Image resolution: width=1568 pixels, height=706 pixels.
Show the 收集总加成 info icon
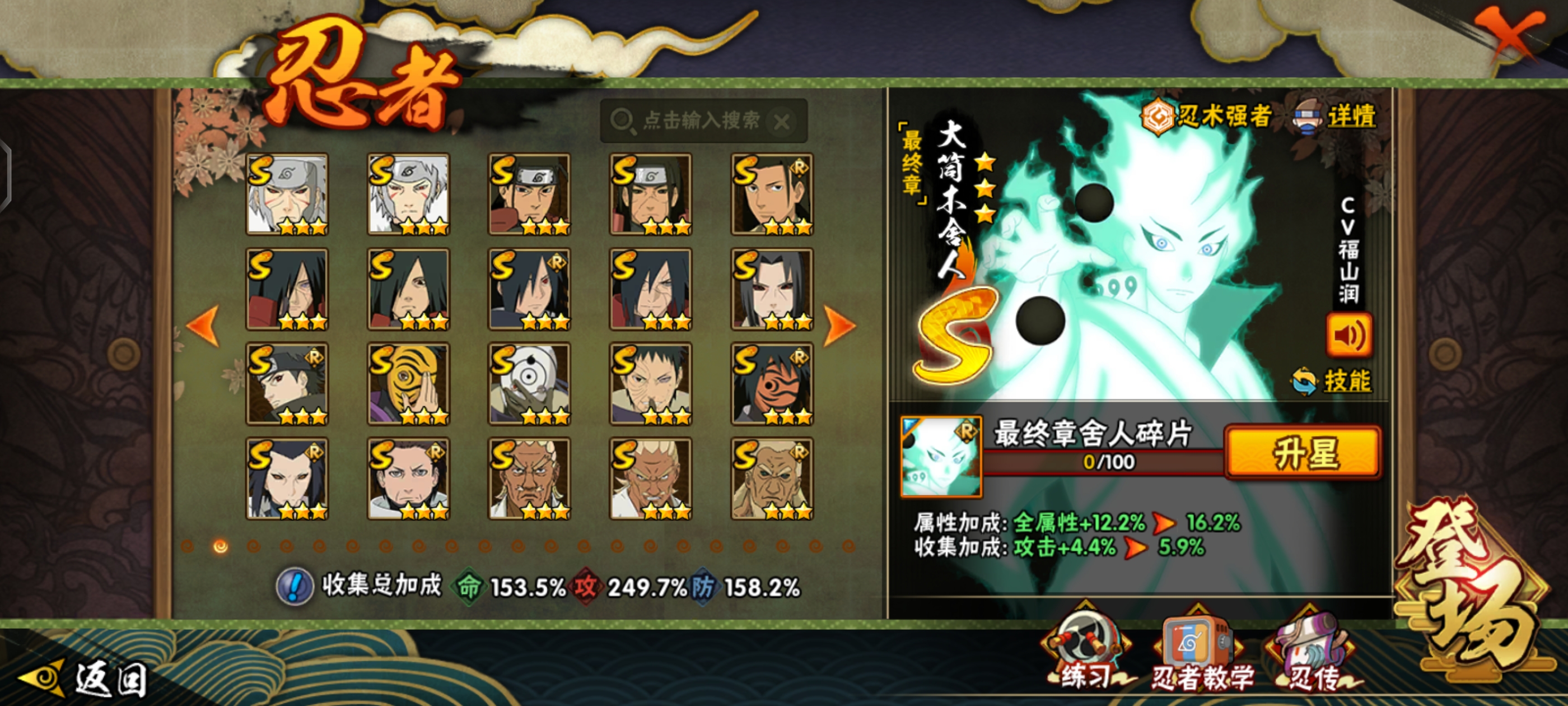click(x=295, y=587)
